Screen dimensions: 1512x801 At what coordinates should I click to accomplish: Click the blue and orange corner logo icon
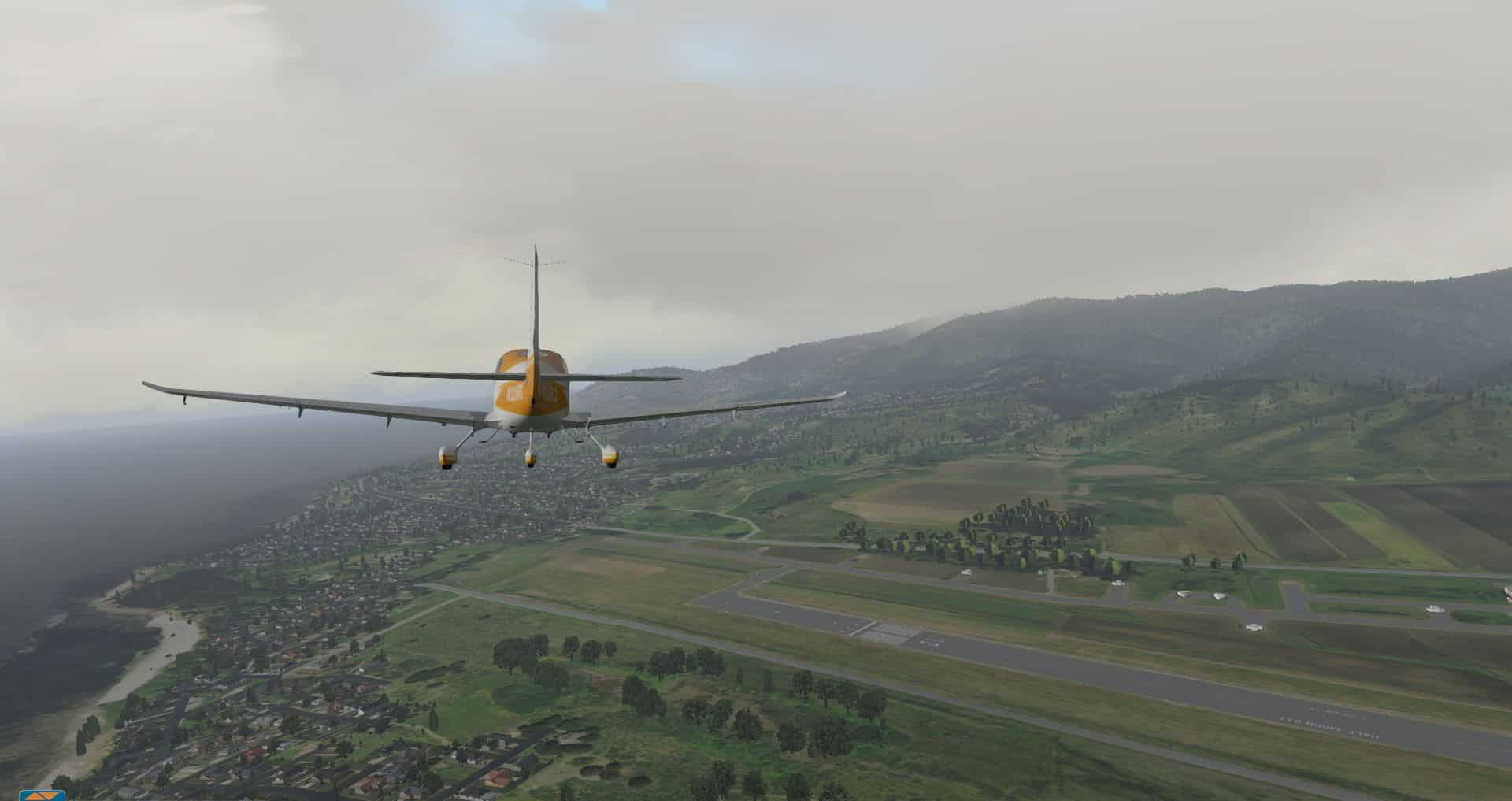click(42, 795)
